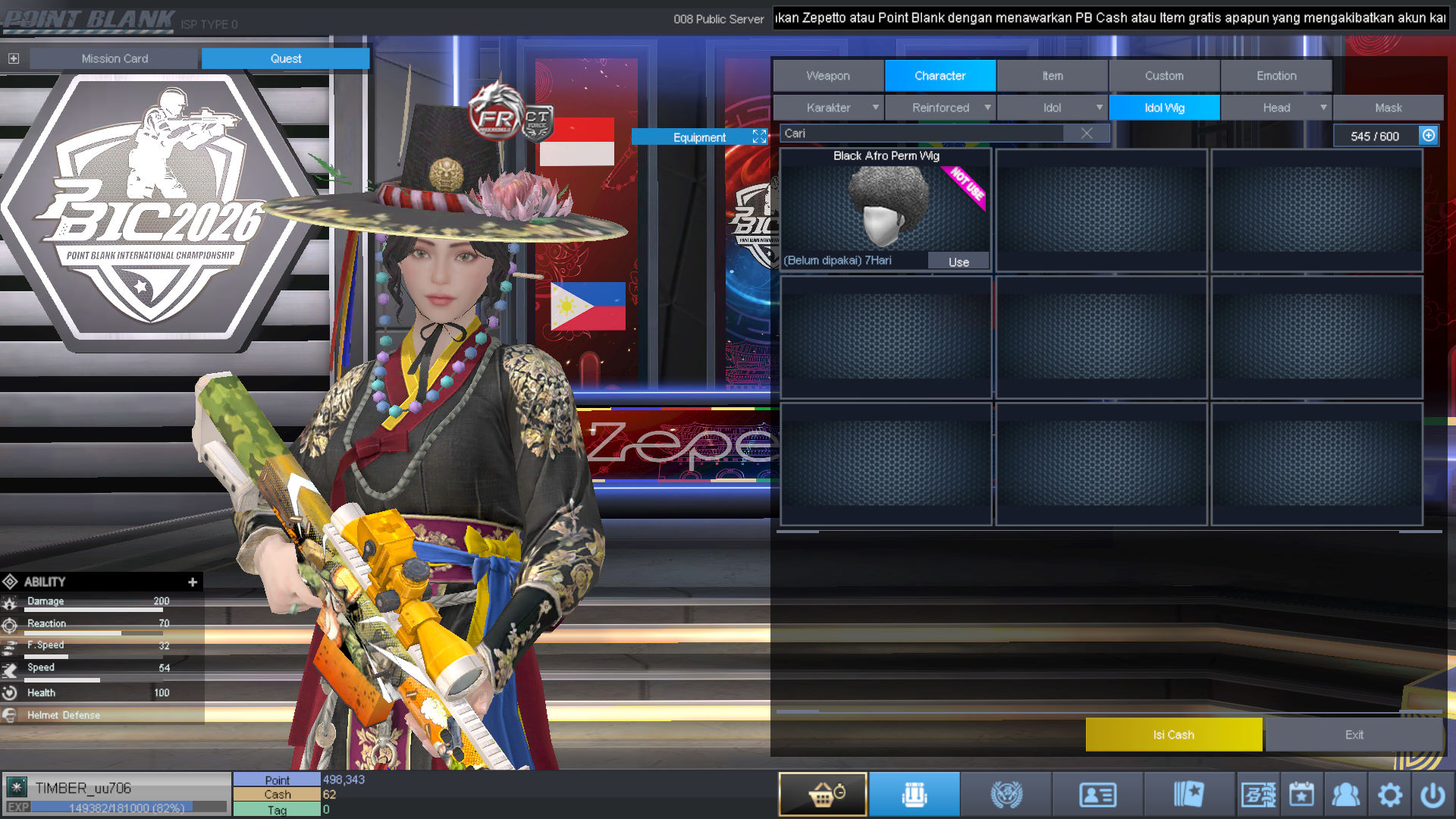Open the Mission Card tab
This screenshot has width=1456, height=819.
(115, 58)
